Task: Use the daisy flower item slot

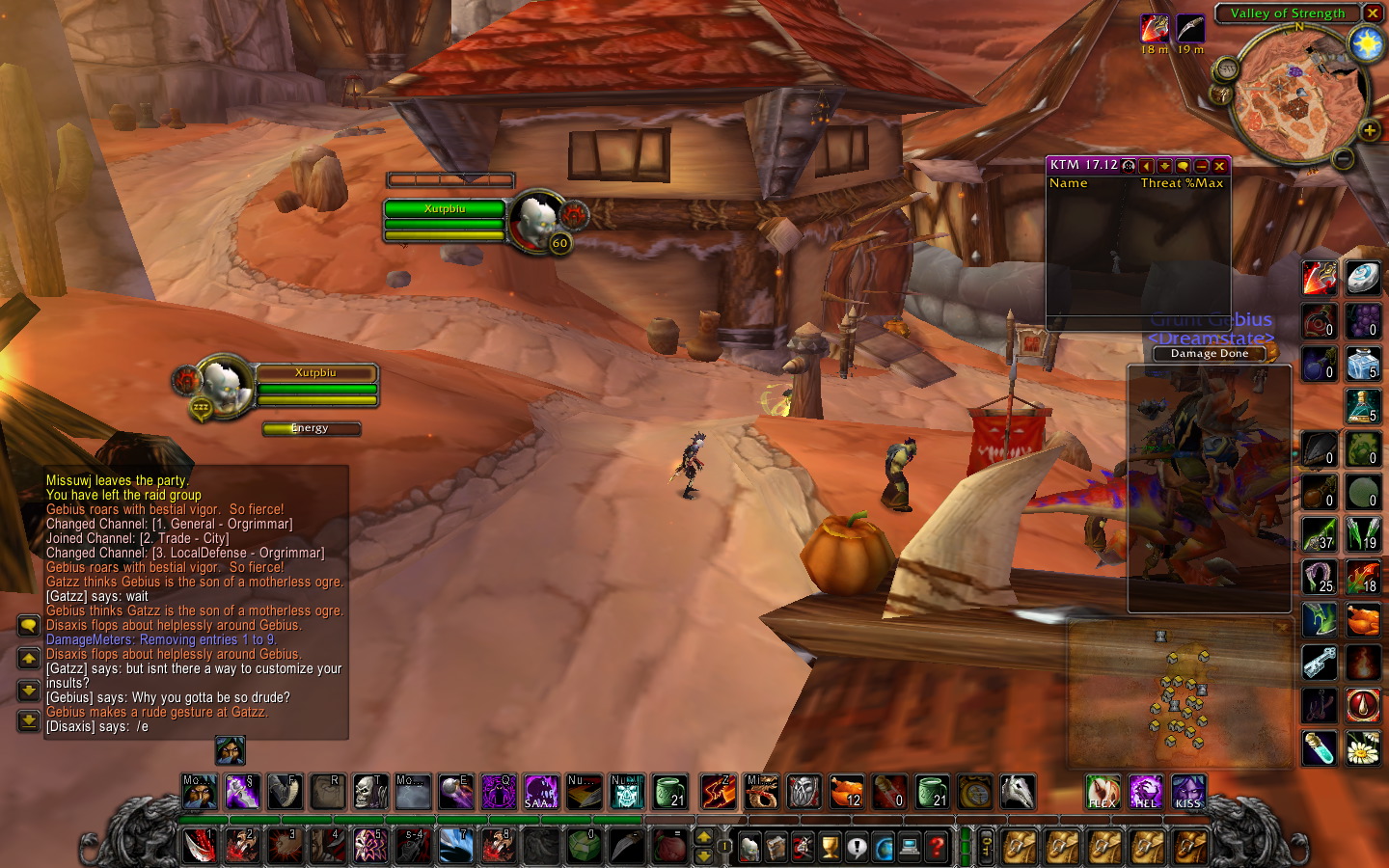Action: 1363,748
